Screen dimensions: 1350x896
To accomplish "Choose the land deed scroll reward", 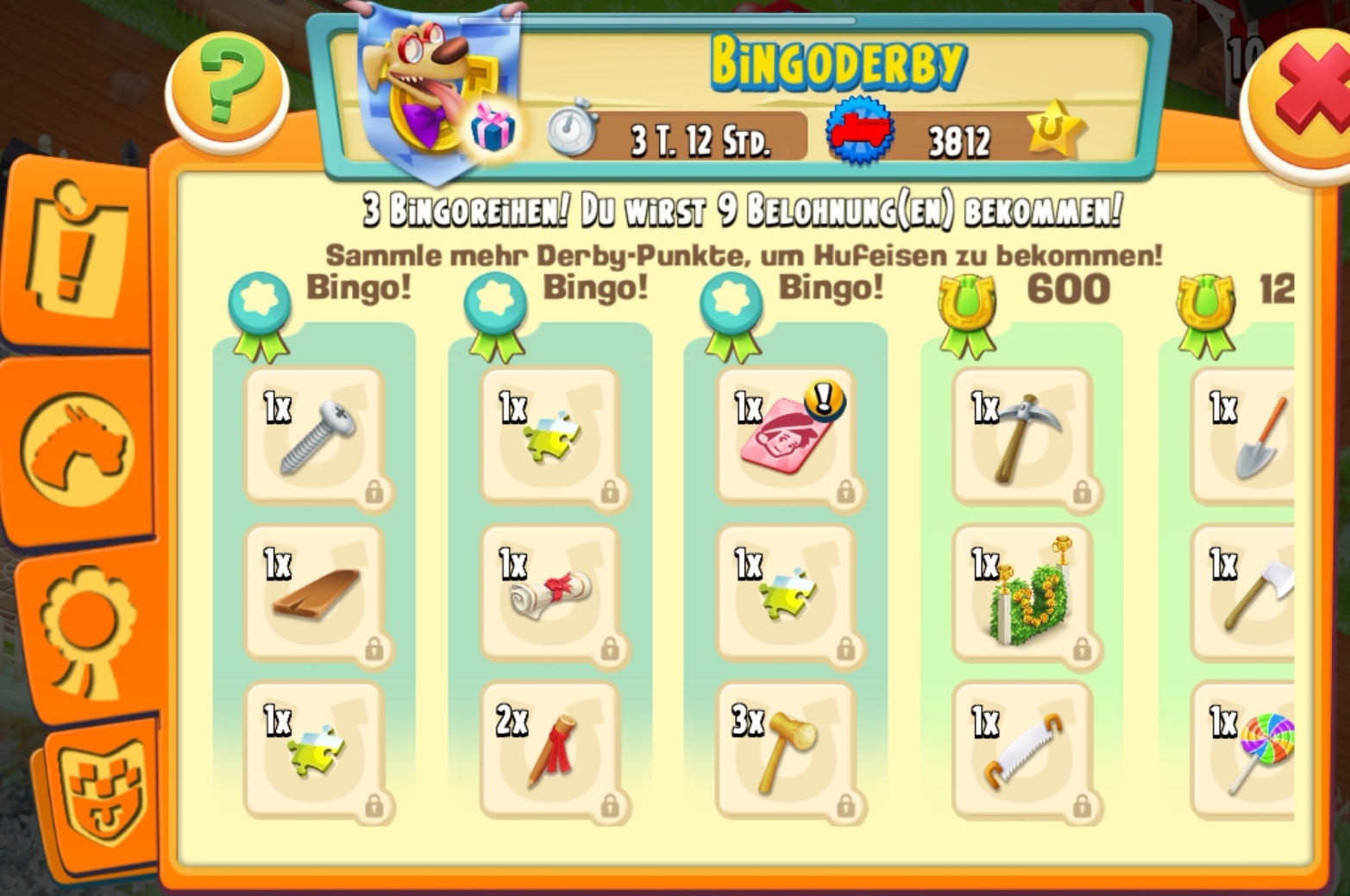I will (x=550, y=593).
